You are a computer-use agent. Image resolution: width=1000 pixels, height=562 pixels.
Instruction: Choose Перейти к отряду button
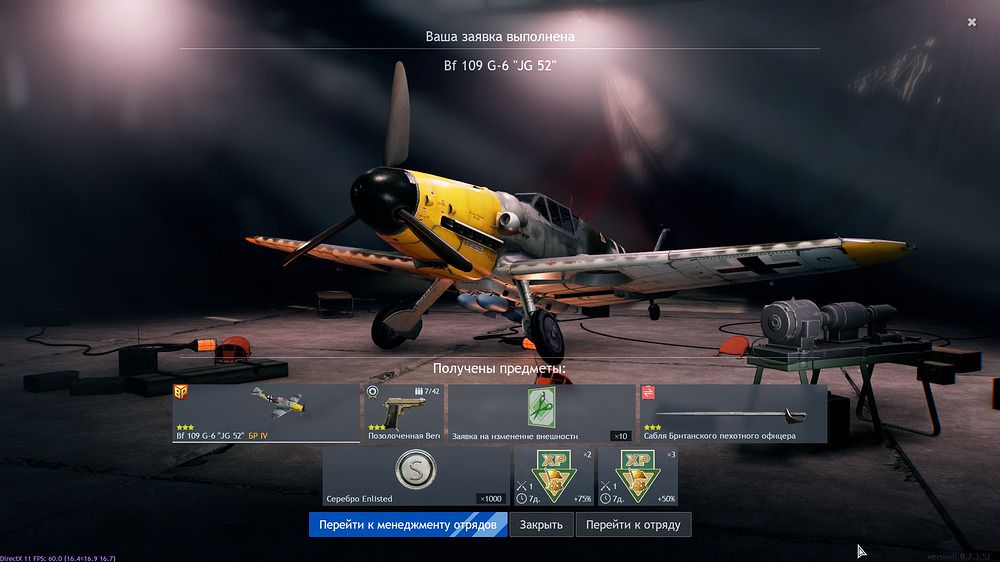(x=633, y=525)
